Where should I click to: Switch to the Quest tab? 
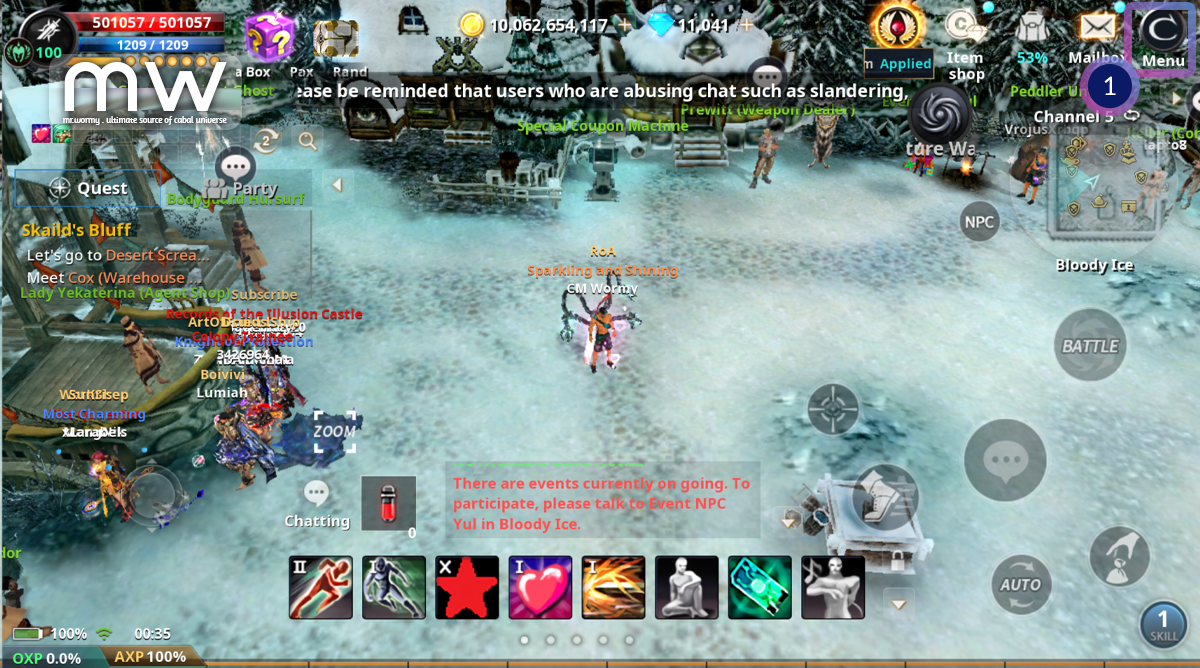click(x=88, y=188)
